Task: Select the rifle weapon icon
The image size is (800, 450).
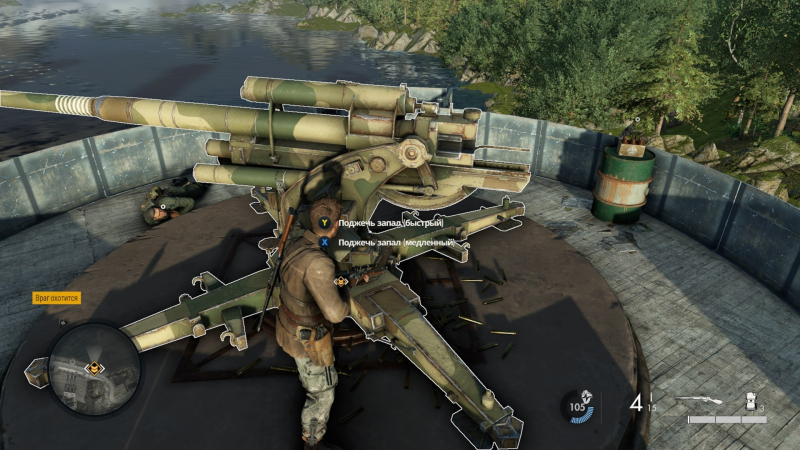Action: [x=700, y=402]
